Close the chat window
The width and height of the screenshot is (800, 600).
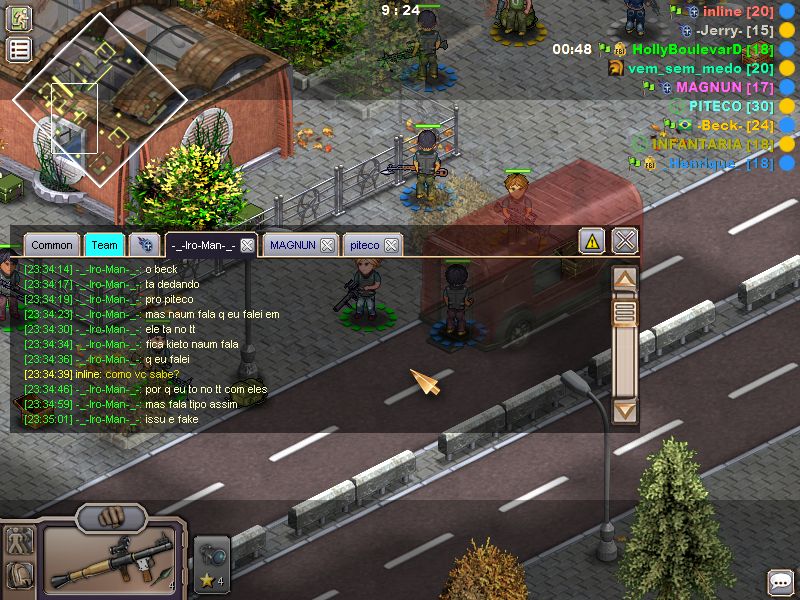pos(625,241)
